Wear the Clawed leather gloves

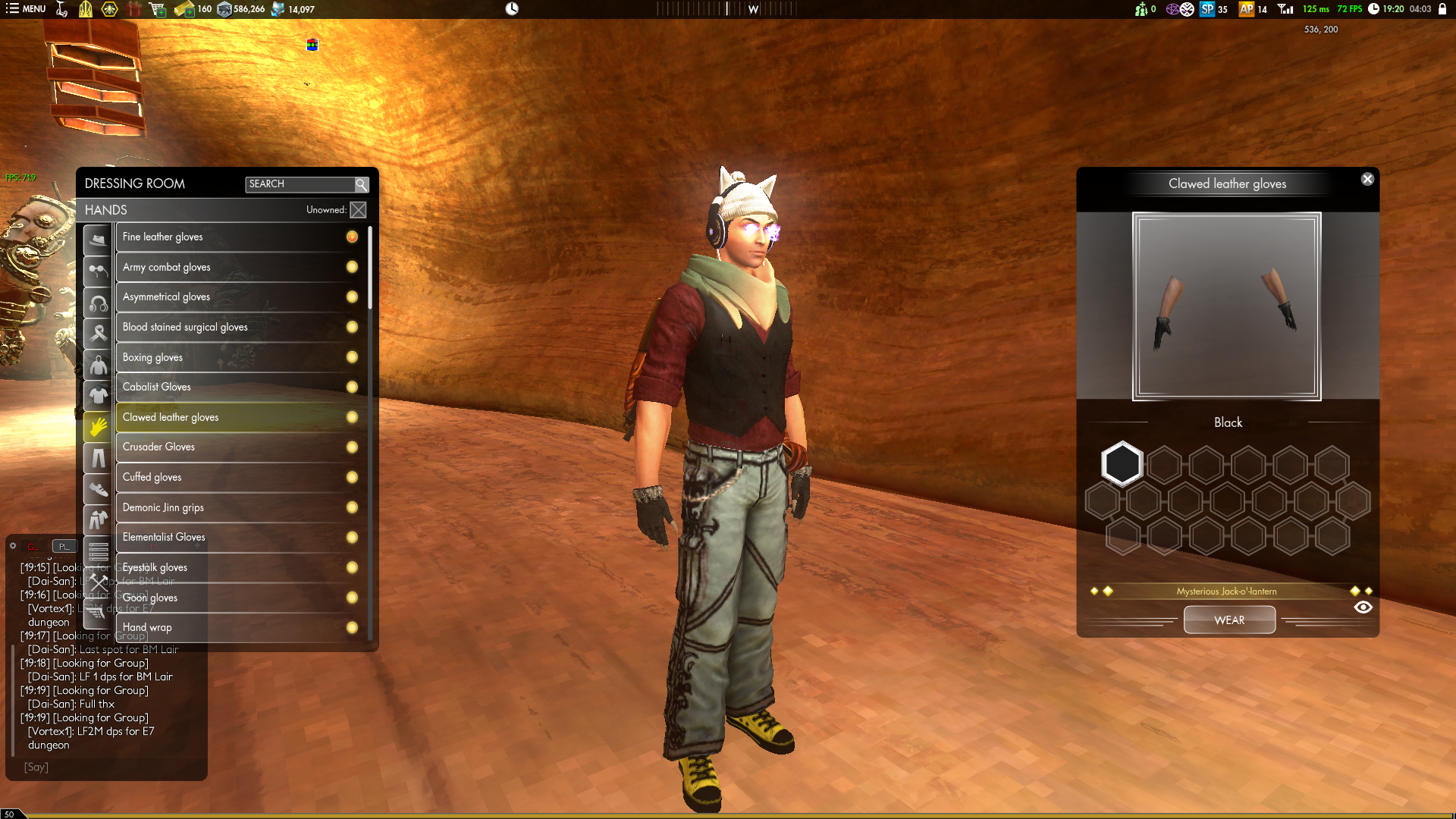coord(1229,620)
